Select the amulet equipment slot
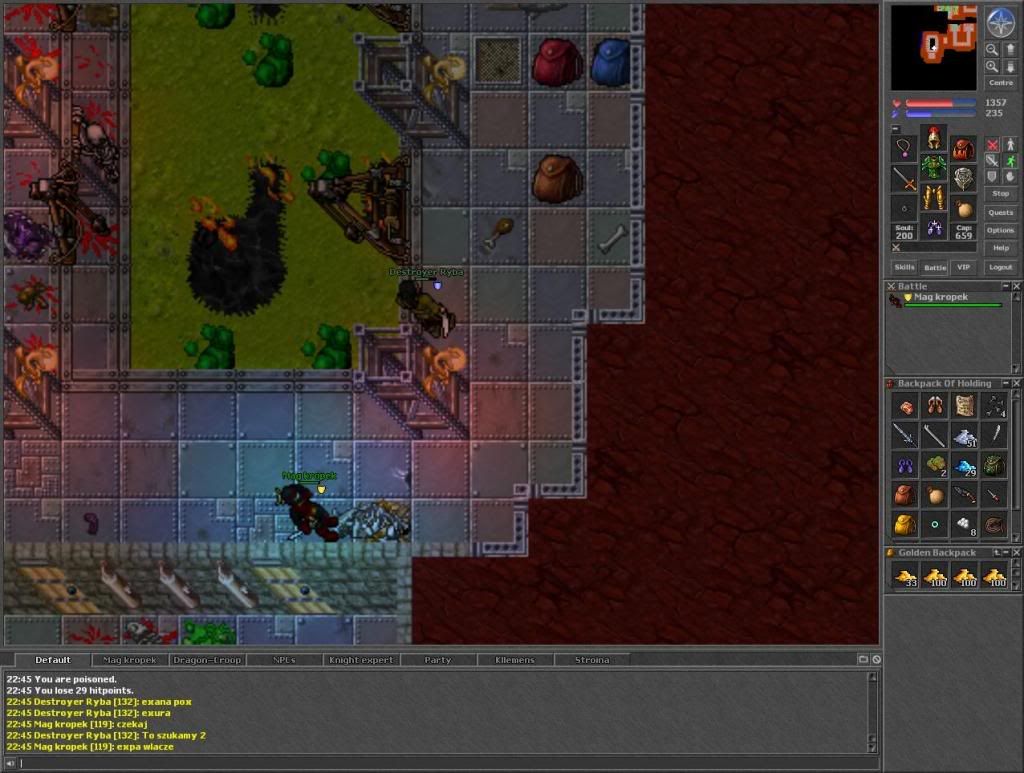Image resolution: width=1024 pixels, height=773 pixels. 905,149
